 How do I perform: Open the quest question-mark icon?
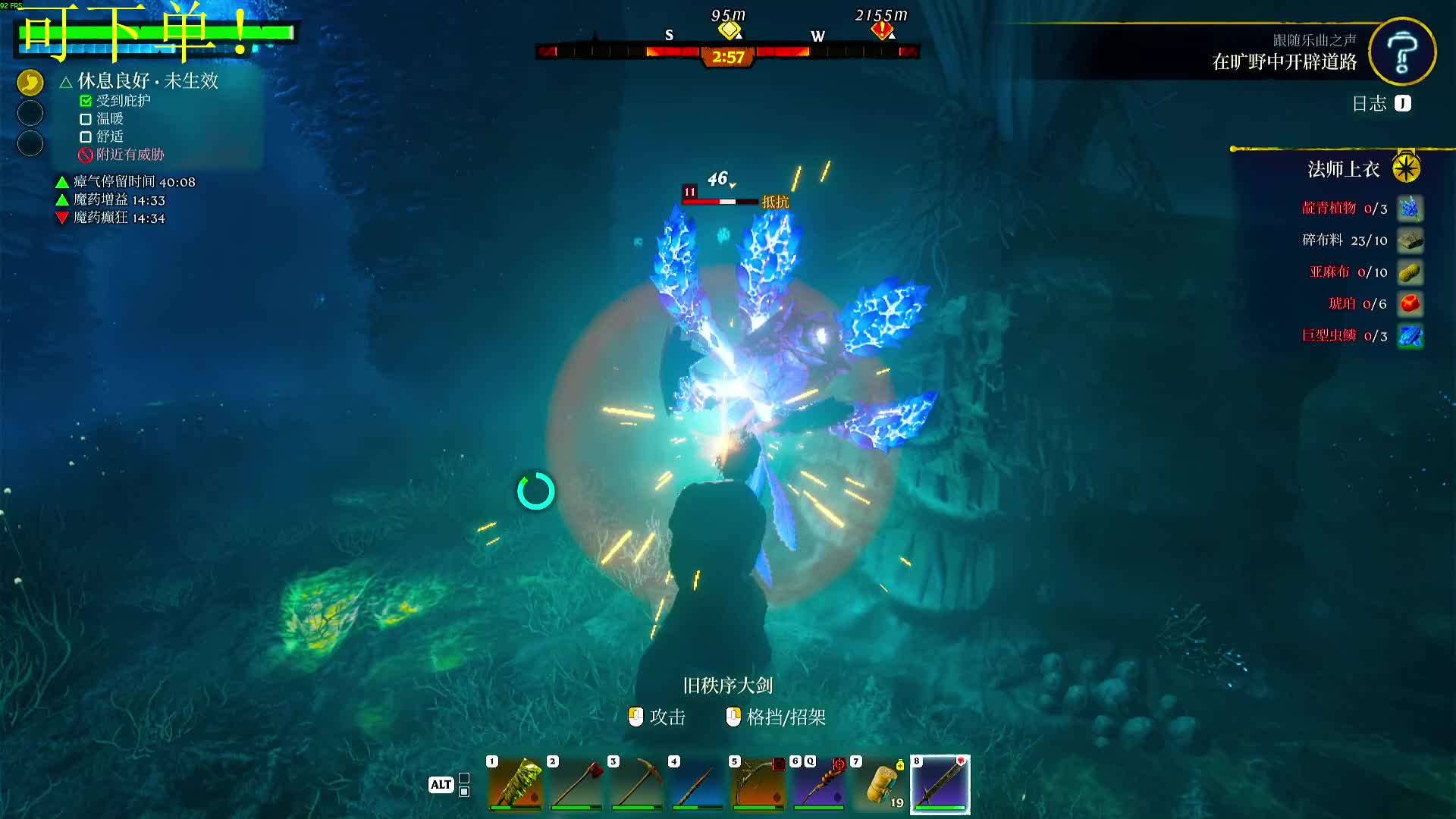coord(1402,52)
